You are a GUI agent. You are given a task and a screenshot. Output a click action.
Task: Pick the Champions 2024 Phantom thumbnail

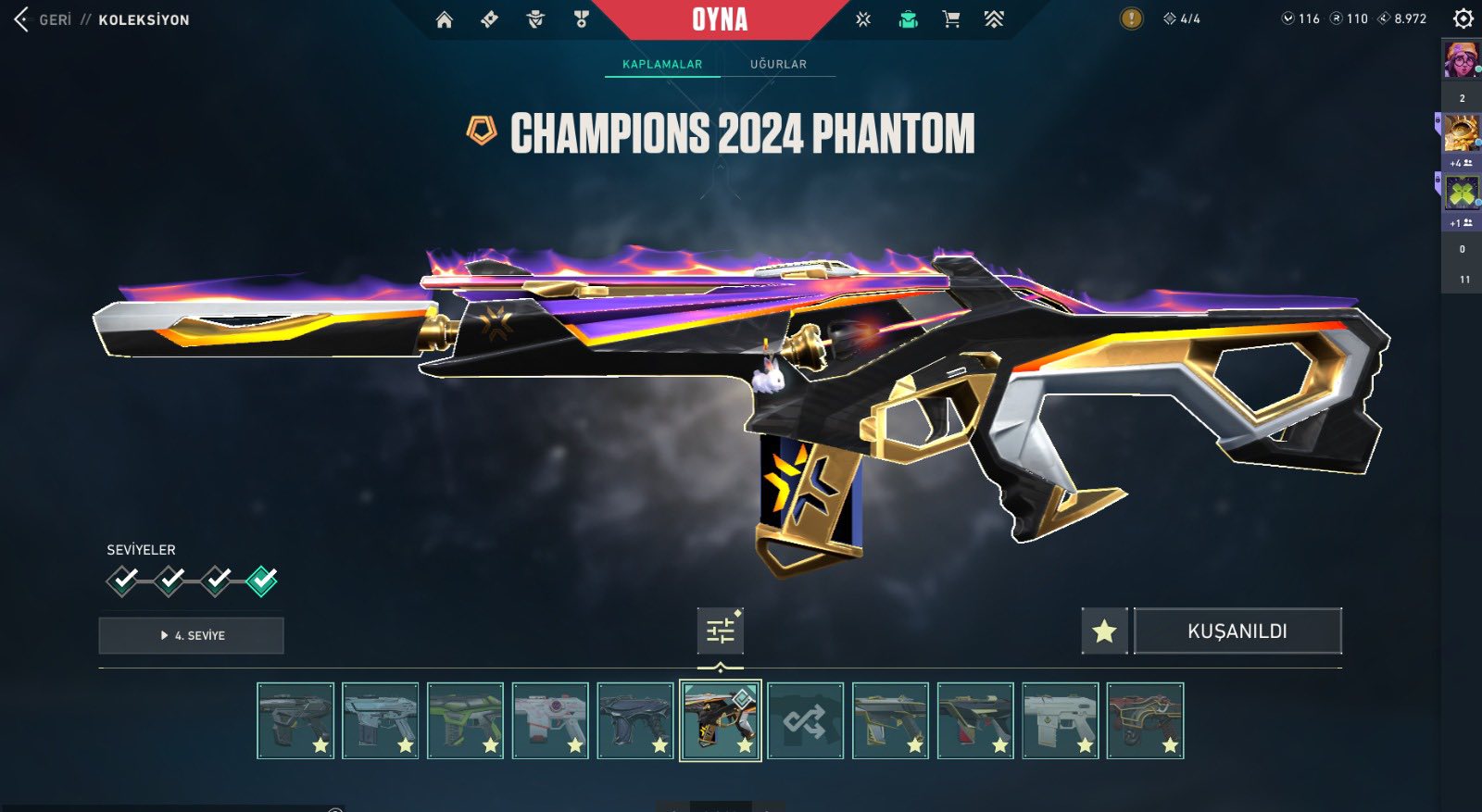(x=720, y=721)
